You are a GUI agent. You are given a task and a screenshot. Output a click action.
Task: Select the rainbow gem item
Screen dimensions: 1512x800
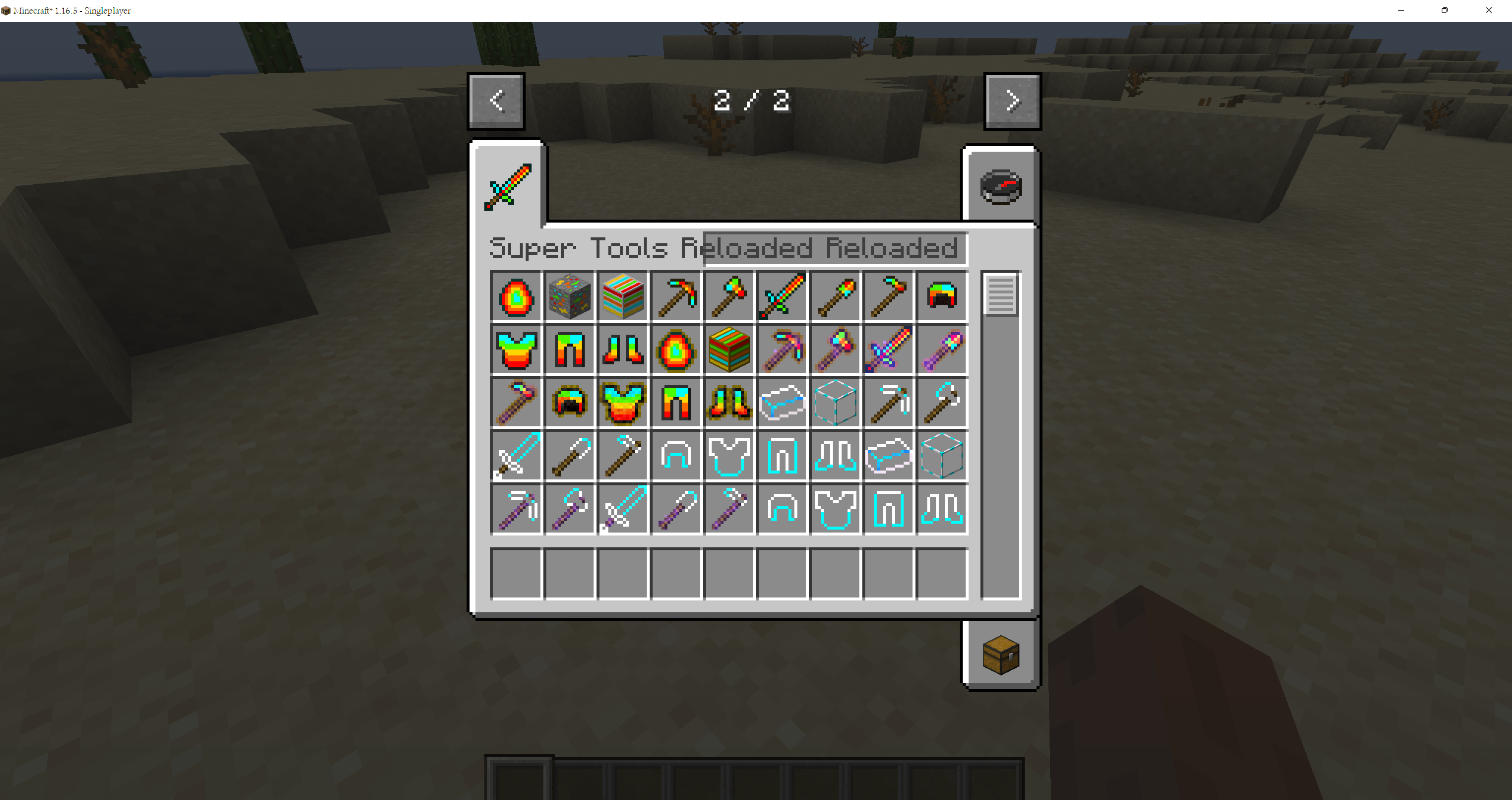517,296
